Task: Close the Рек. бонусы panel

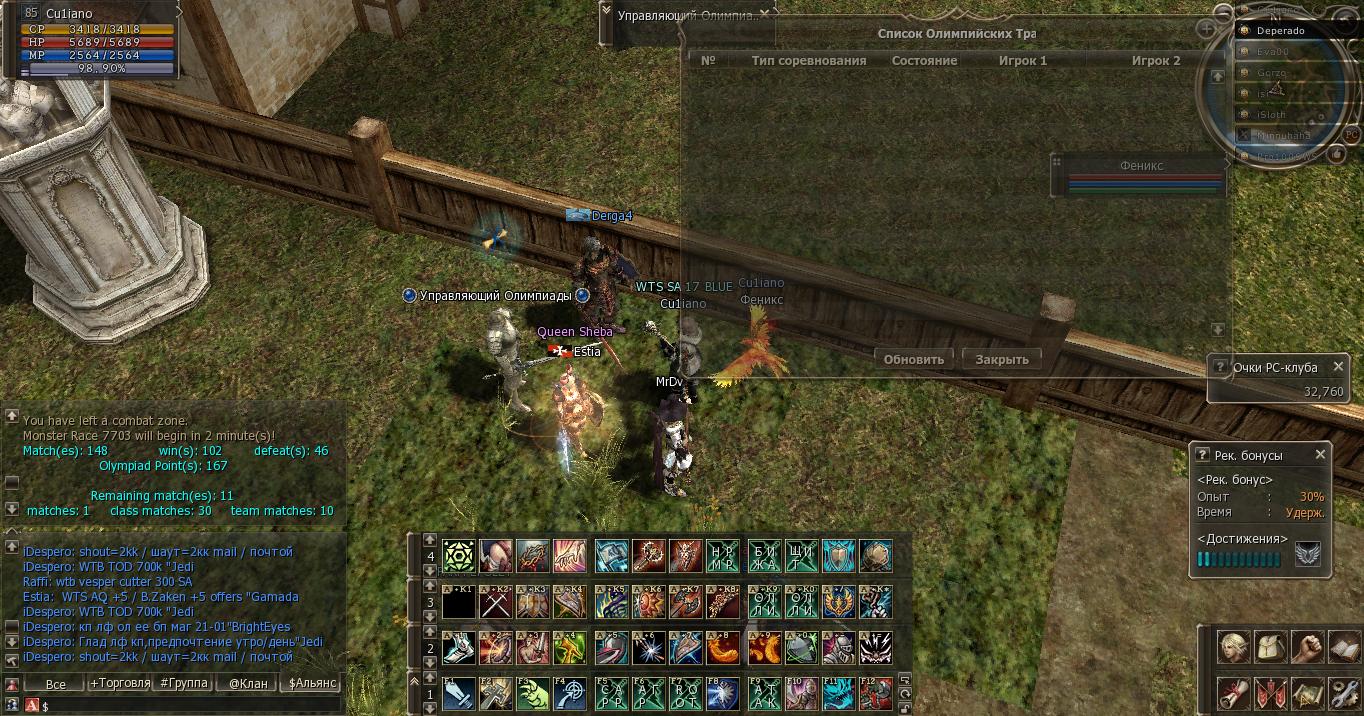Action: [1320, 454]
